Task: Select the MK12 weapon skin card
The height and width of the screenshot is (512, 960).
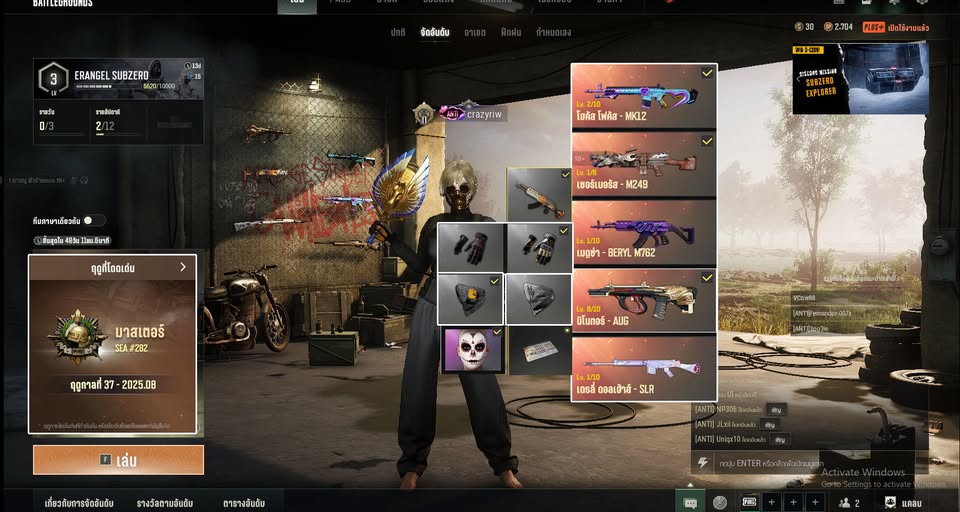Action: (x=644, y=97)
